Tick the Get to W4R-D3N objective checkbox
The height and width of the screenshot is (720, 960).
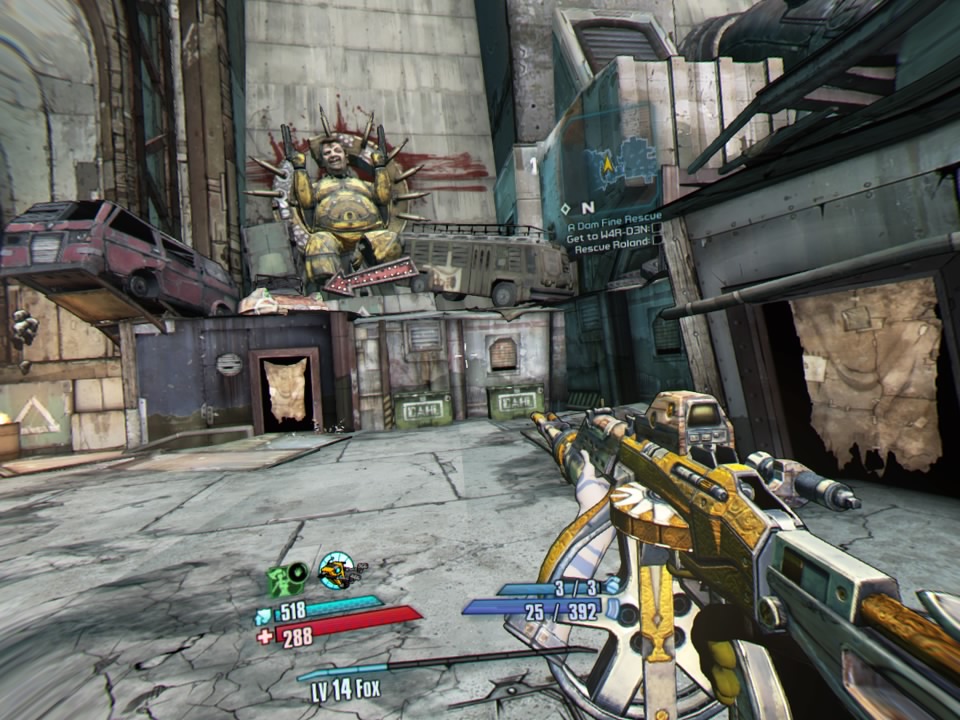point(656,229)
